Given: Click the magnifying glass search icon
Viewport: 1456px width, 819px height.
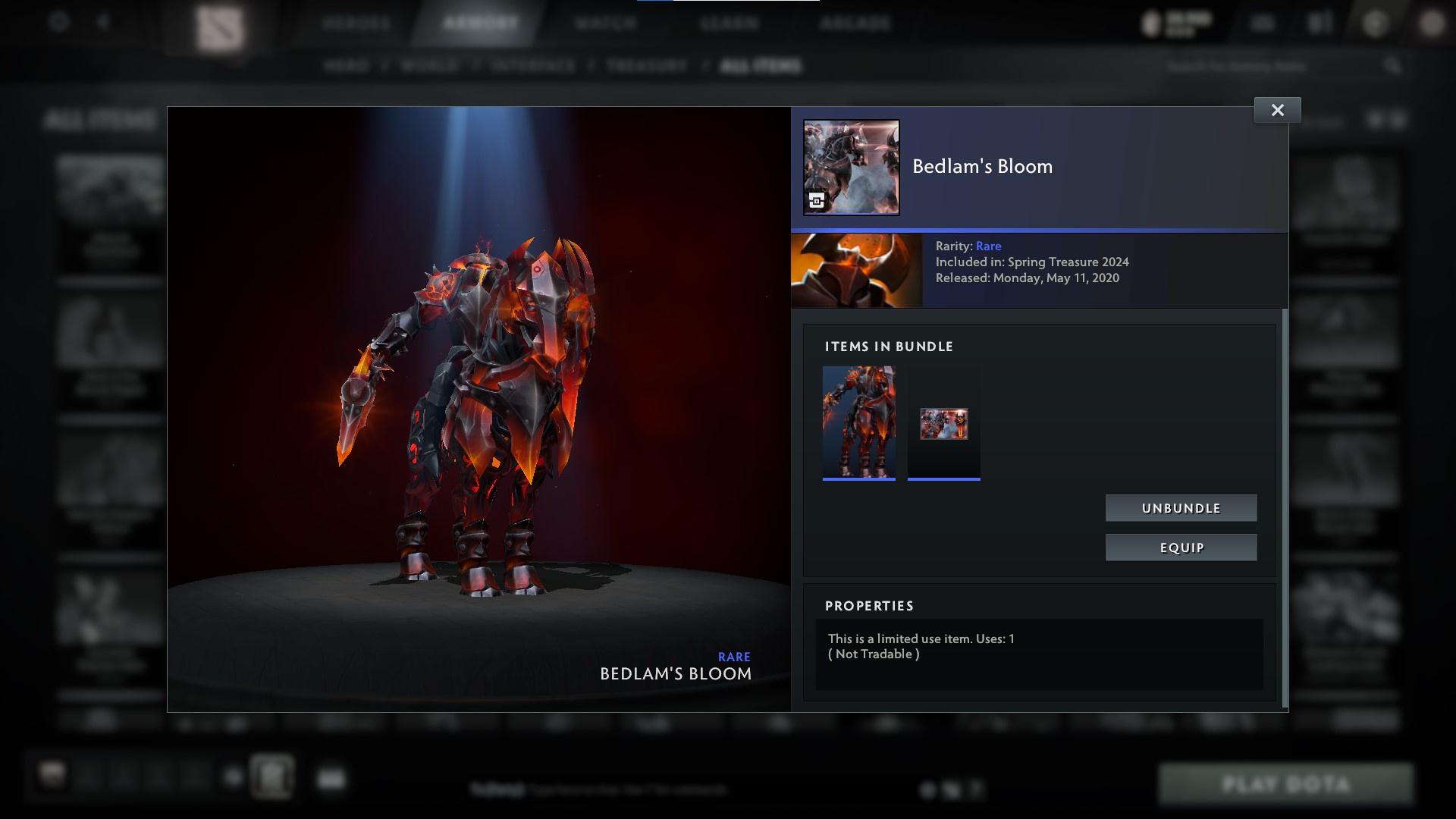Looking at the screenshot, I should pos(1394,66).
